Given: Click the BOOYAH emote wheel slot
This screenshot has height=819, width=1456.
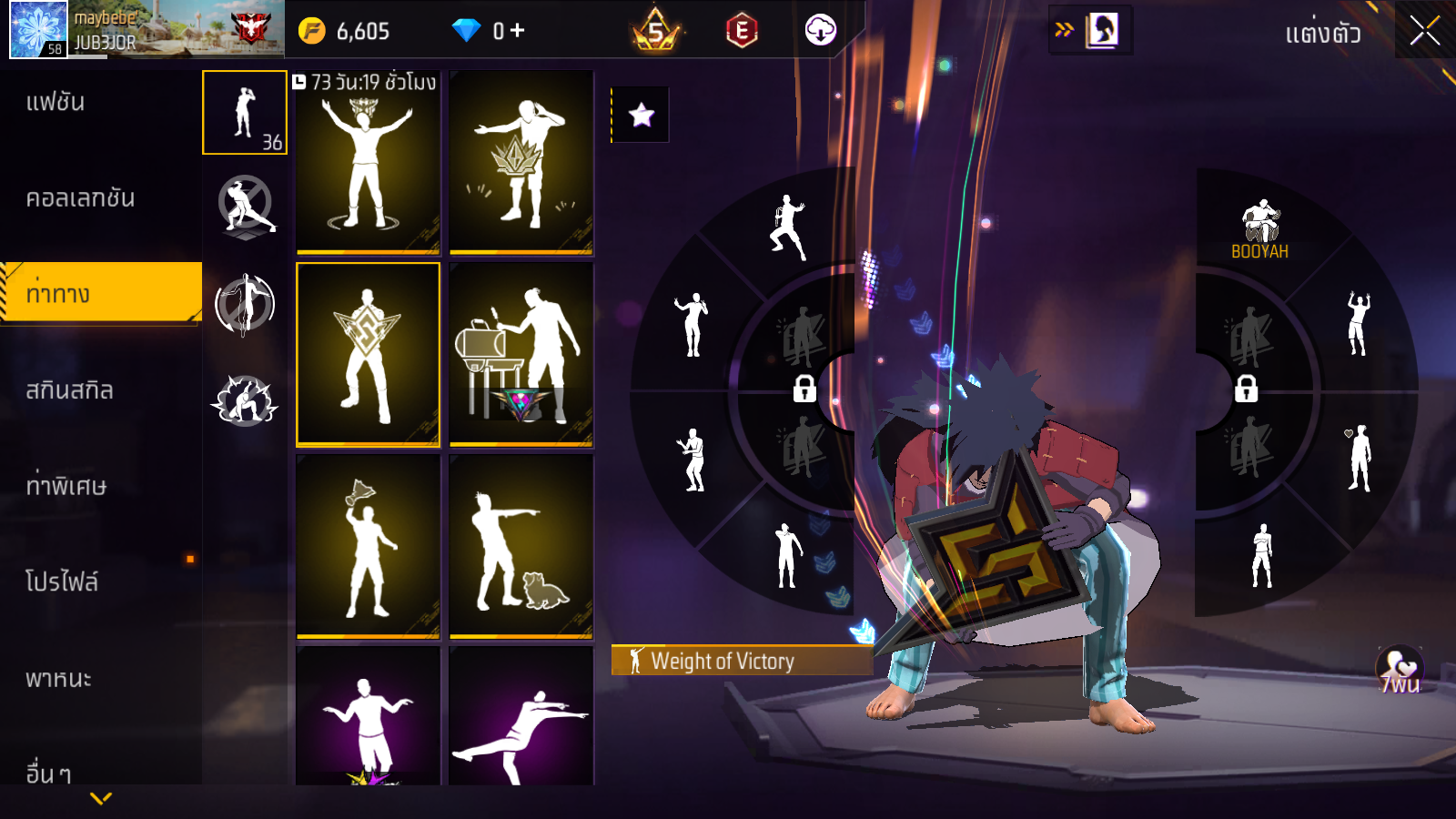Looking at the screenshot, I should (1260, 229).
